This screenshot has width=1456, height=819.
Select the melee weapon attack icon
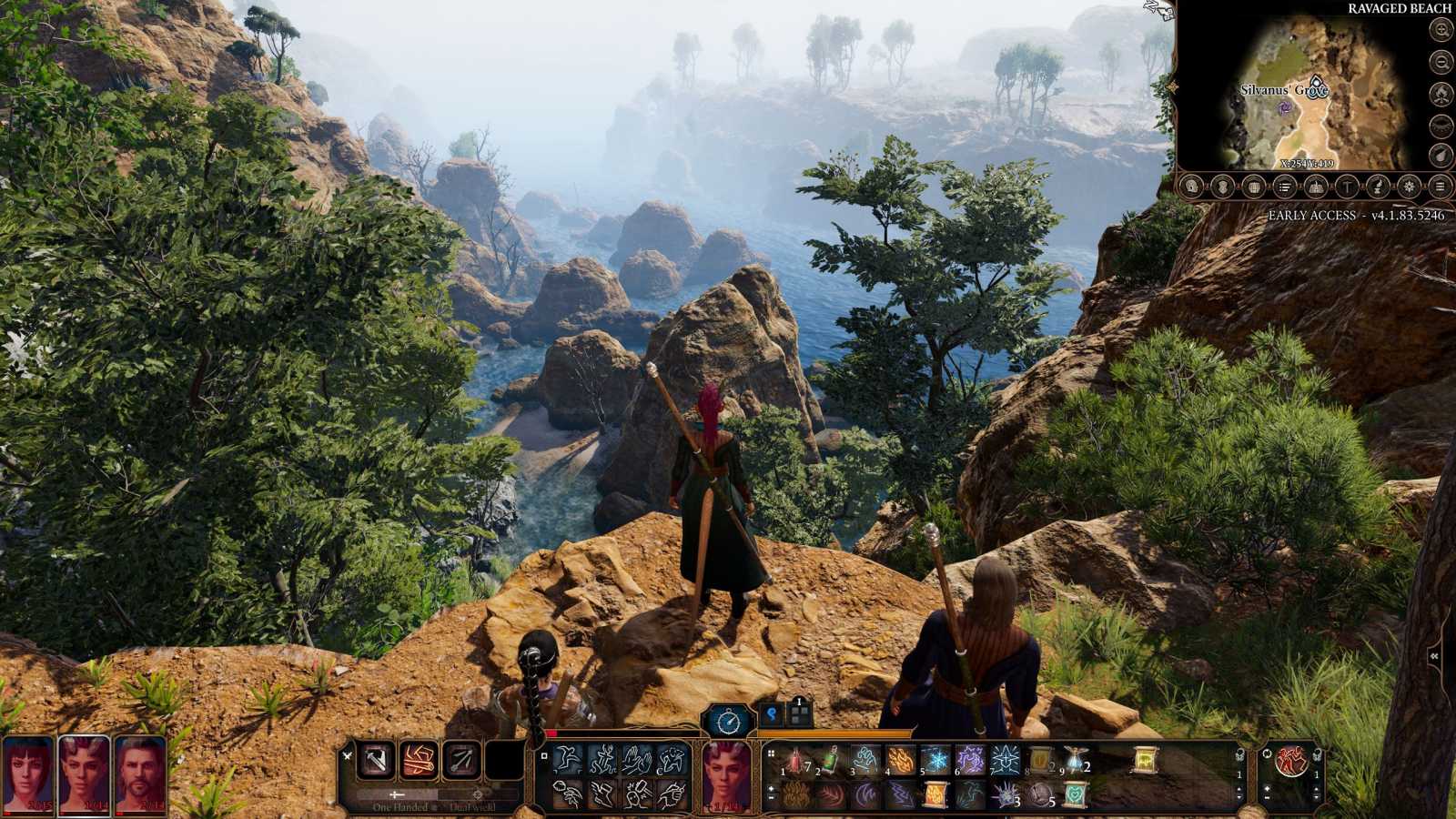pyautogui.click(x=376, y=761)
